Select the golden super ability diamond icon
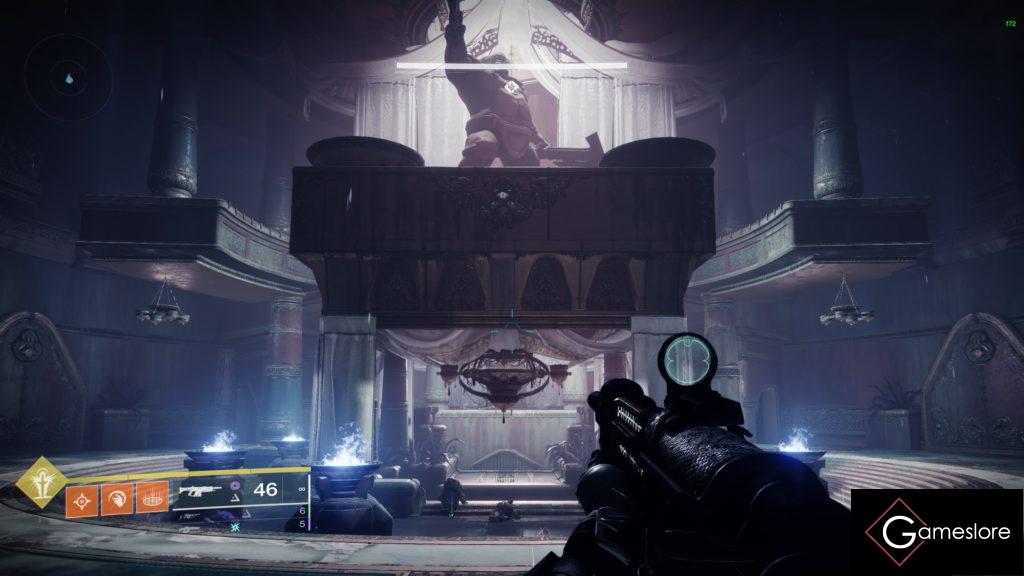The image size is (1024, 576). pyautogui.click(x=41, y=483)
